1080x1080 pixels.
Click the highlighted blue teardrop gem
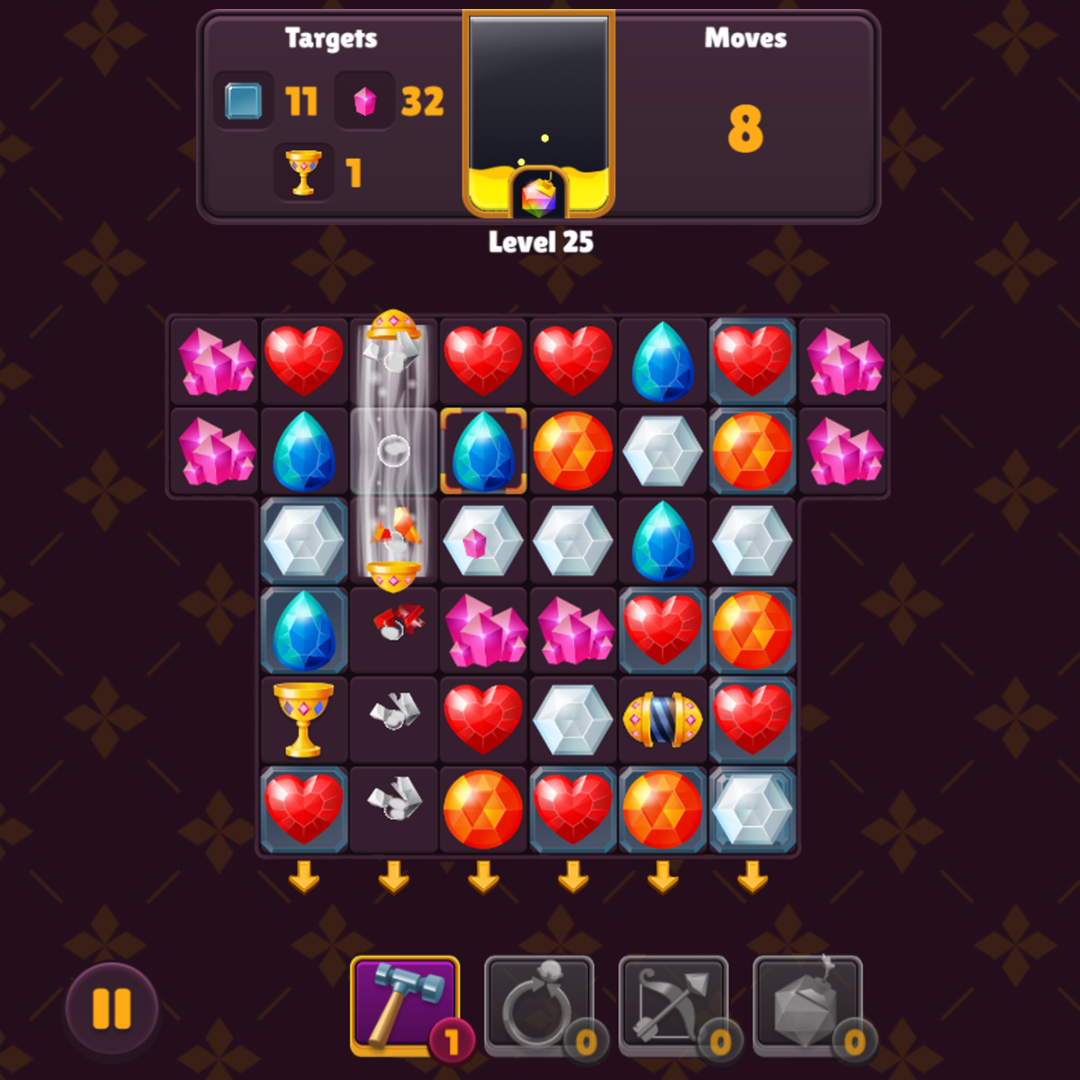click(x=483, y=451)
